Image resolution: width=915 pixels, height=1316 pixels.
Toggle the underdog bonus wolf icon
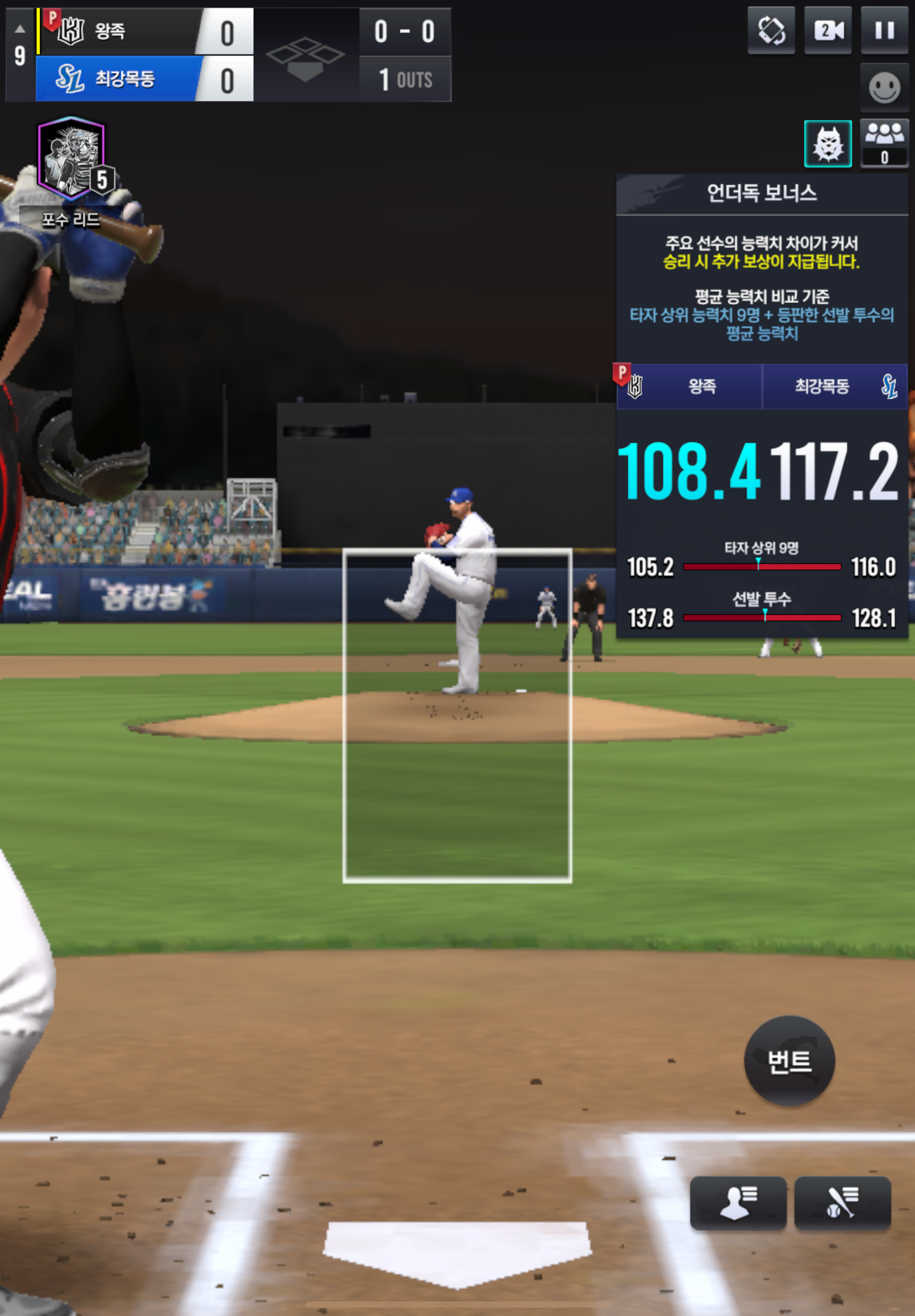point(827,144)
